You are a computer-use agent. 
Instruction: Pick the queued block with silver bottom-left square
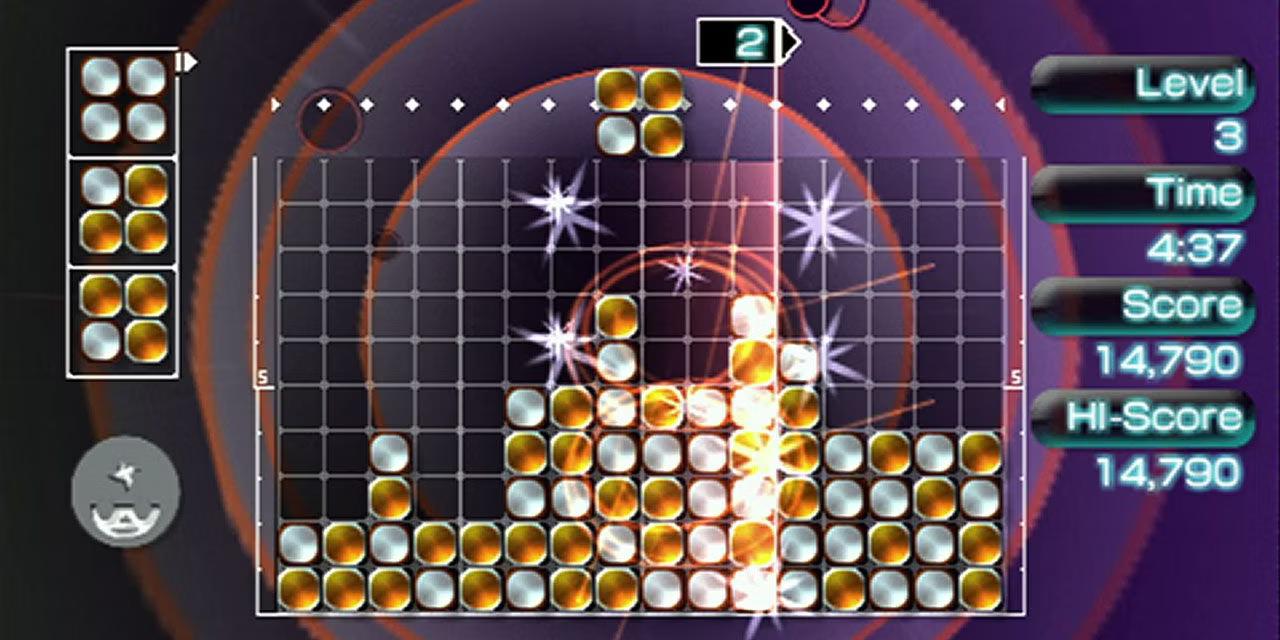(123, 320)
